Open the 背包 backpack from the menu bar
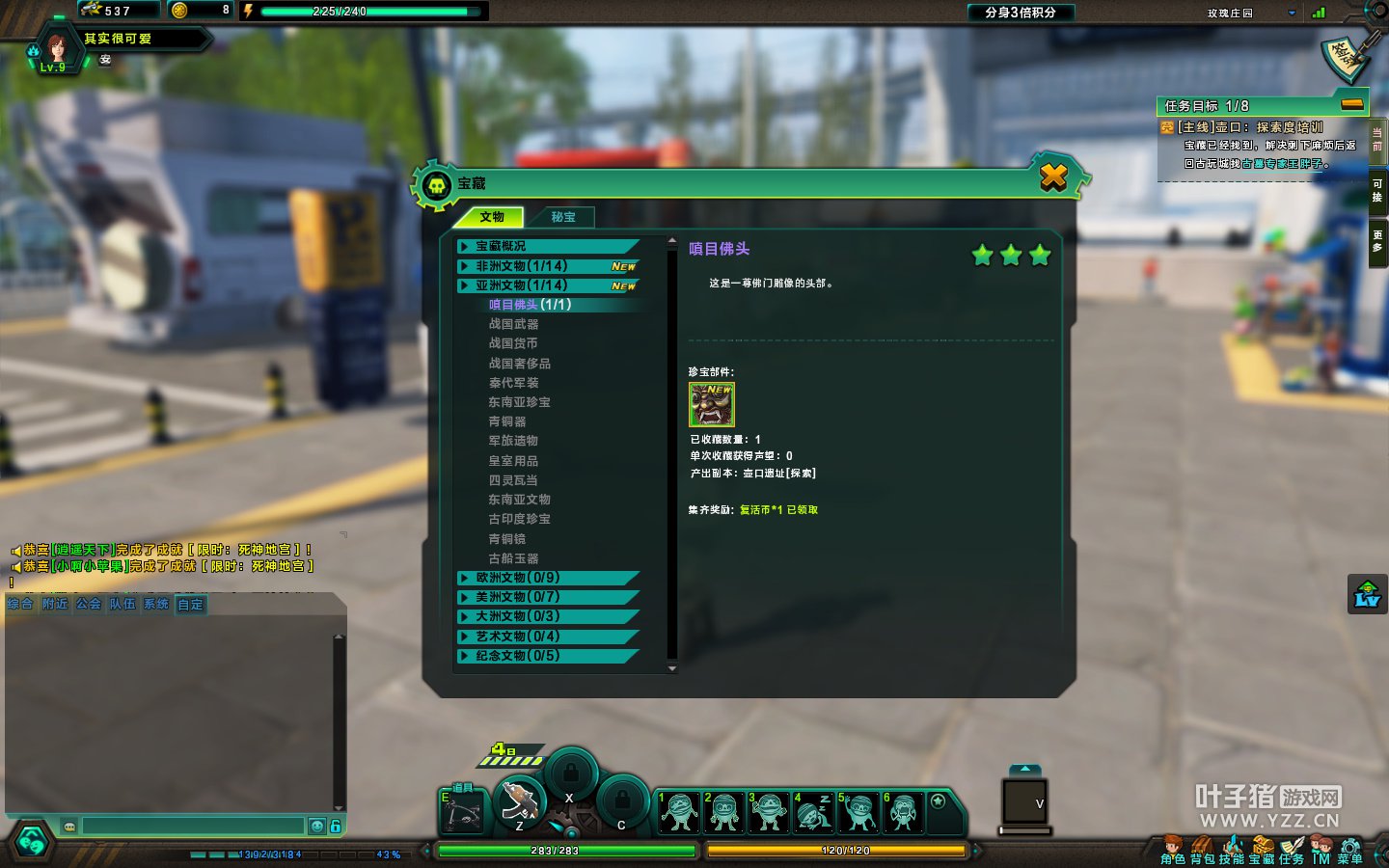 click(1202, 852)
